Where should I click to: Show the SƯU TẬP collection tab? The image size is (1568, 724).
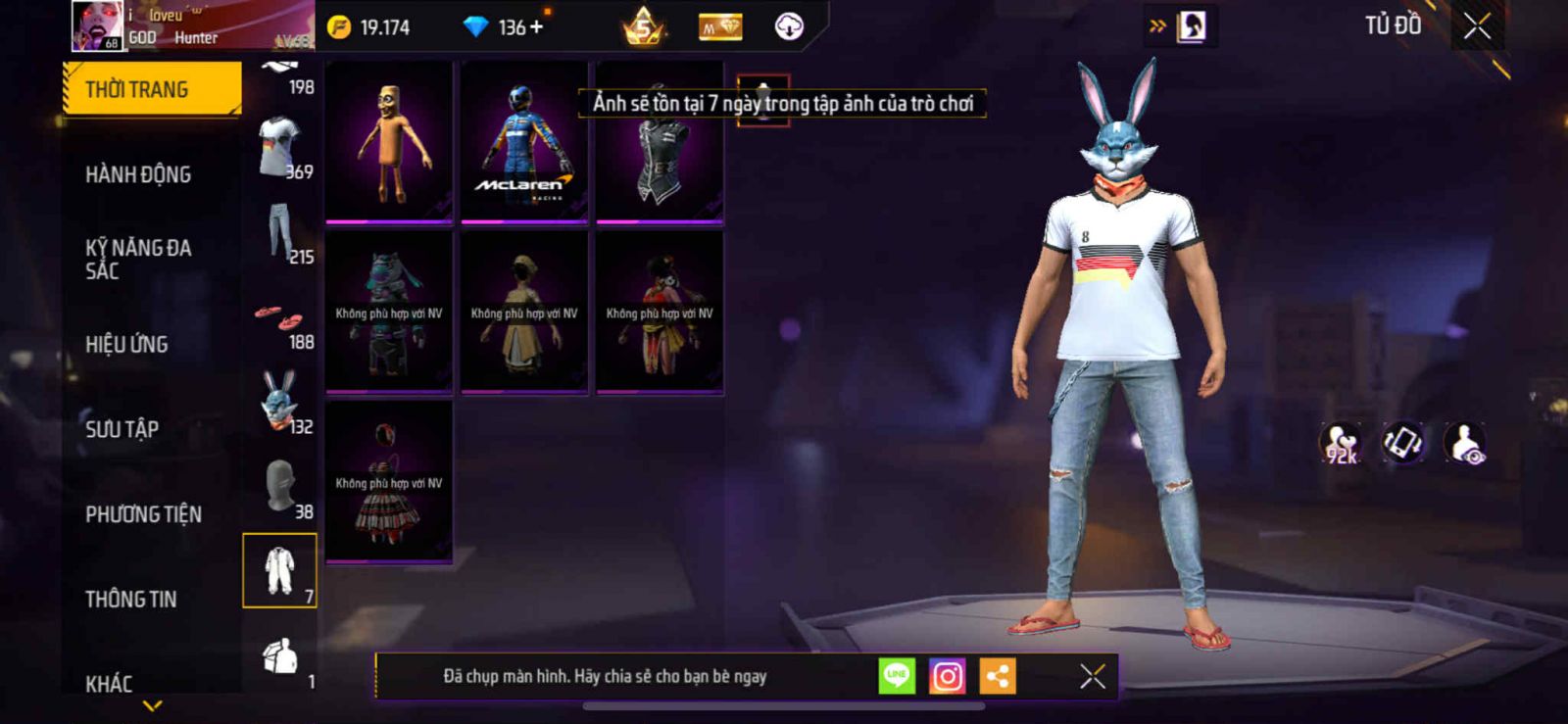tap(122, 429)
